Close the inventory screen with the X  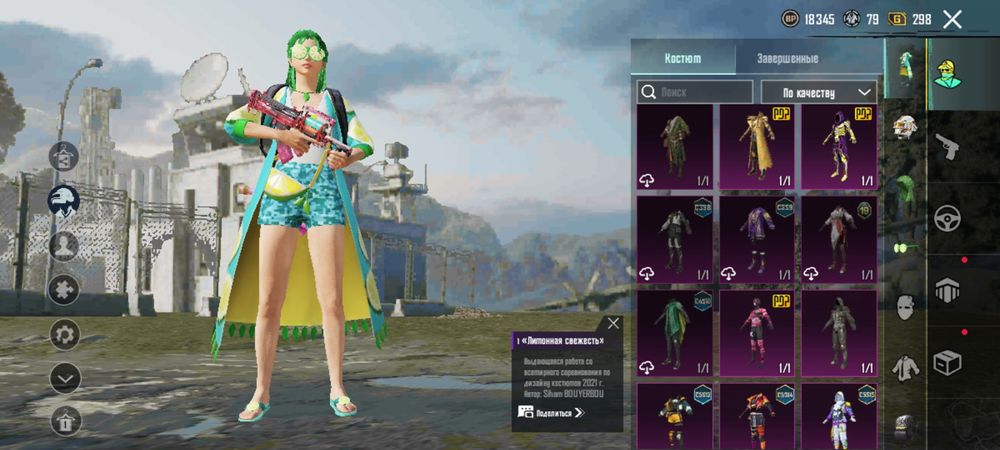point(952,19)
